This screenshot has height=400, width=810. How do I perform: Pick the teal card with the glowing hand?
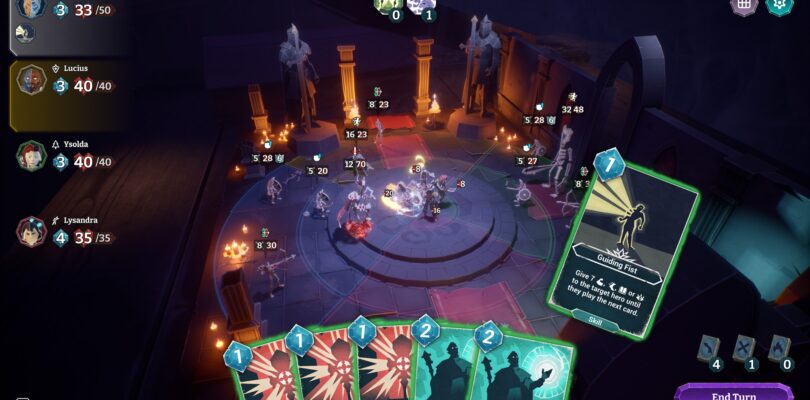(x=530, y=372)
